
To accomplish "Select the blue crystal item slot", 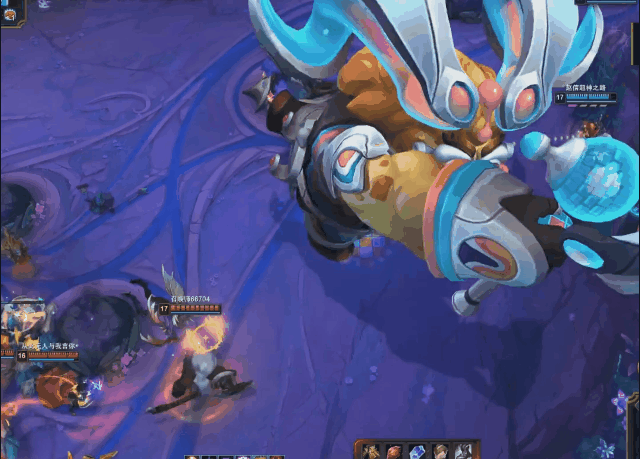I will (x=418, y=452).
